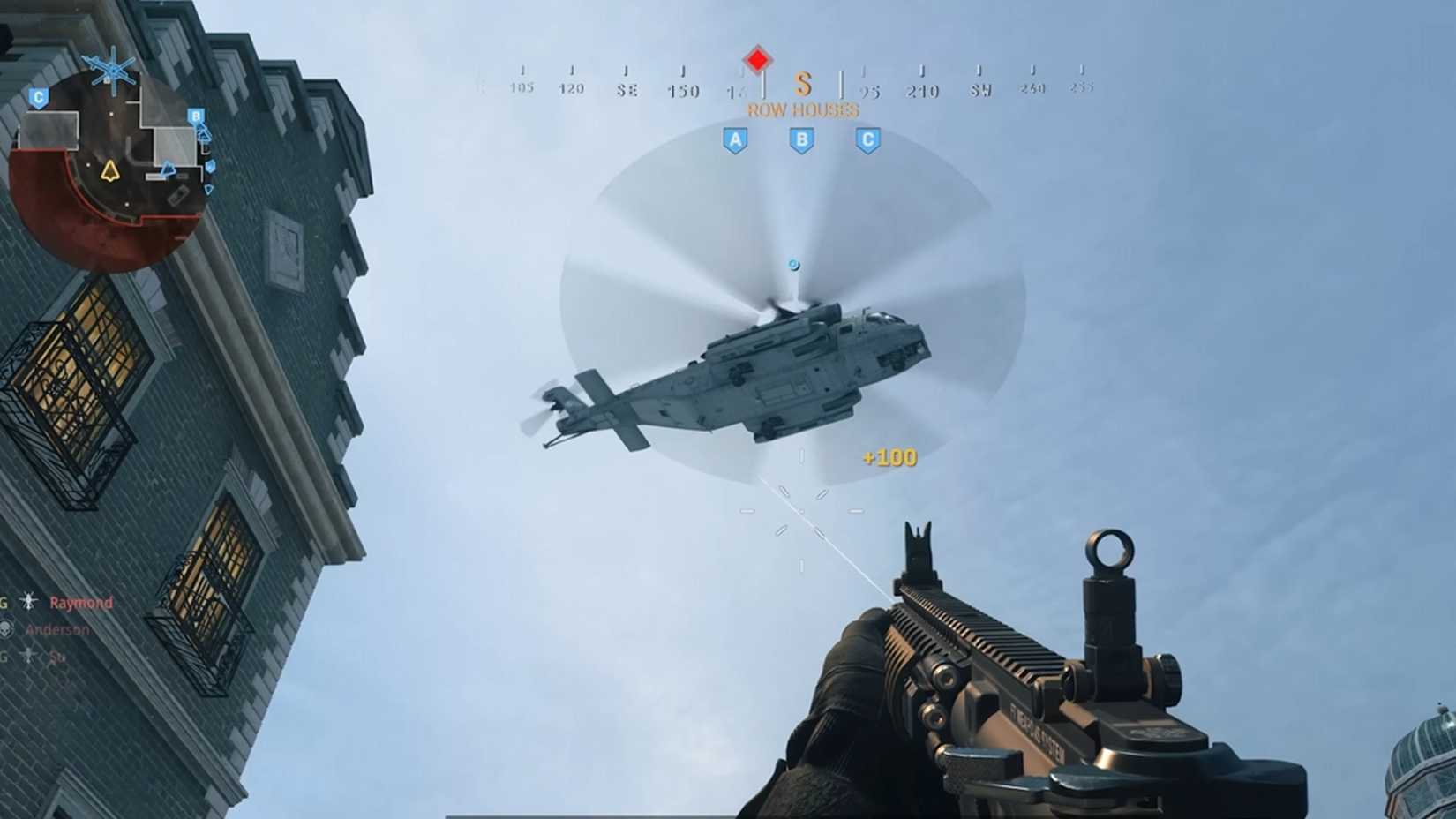Click the +100 score popup

pyautogui.click(x=887, y=459)
